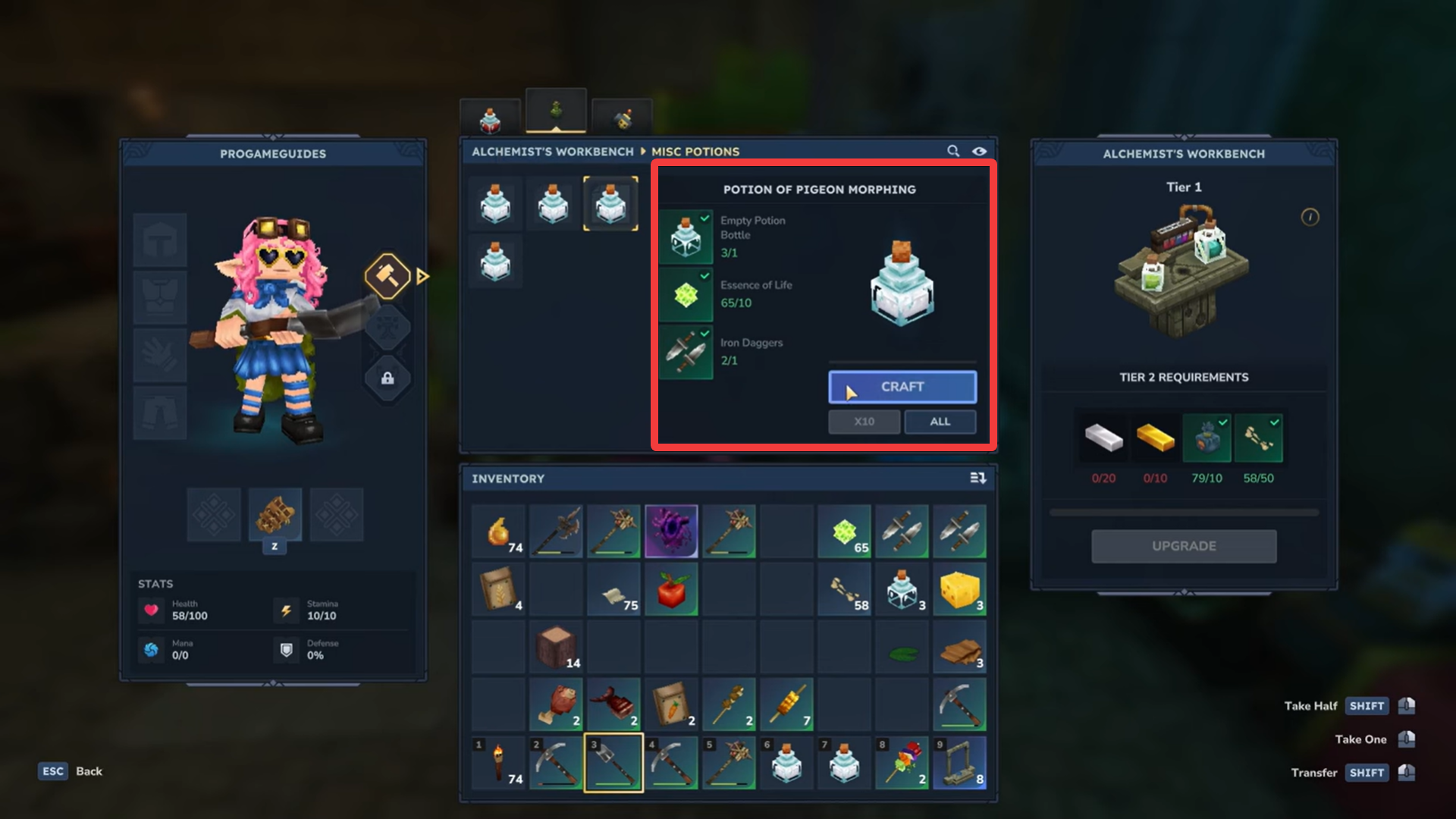Click the inventory sort icon
Viewport: 1456px width, 819px height.
[977, 479]
